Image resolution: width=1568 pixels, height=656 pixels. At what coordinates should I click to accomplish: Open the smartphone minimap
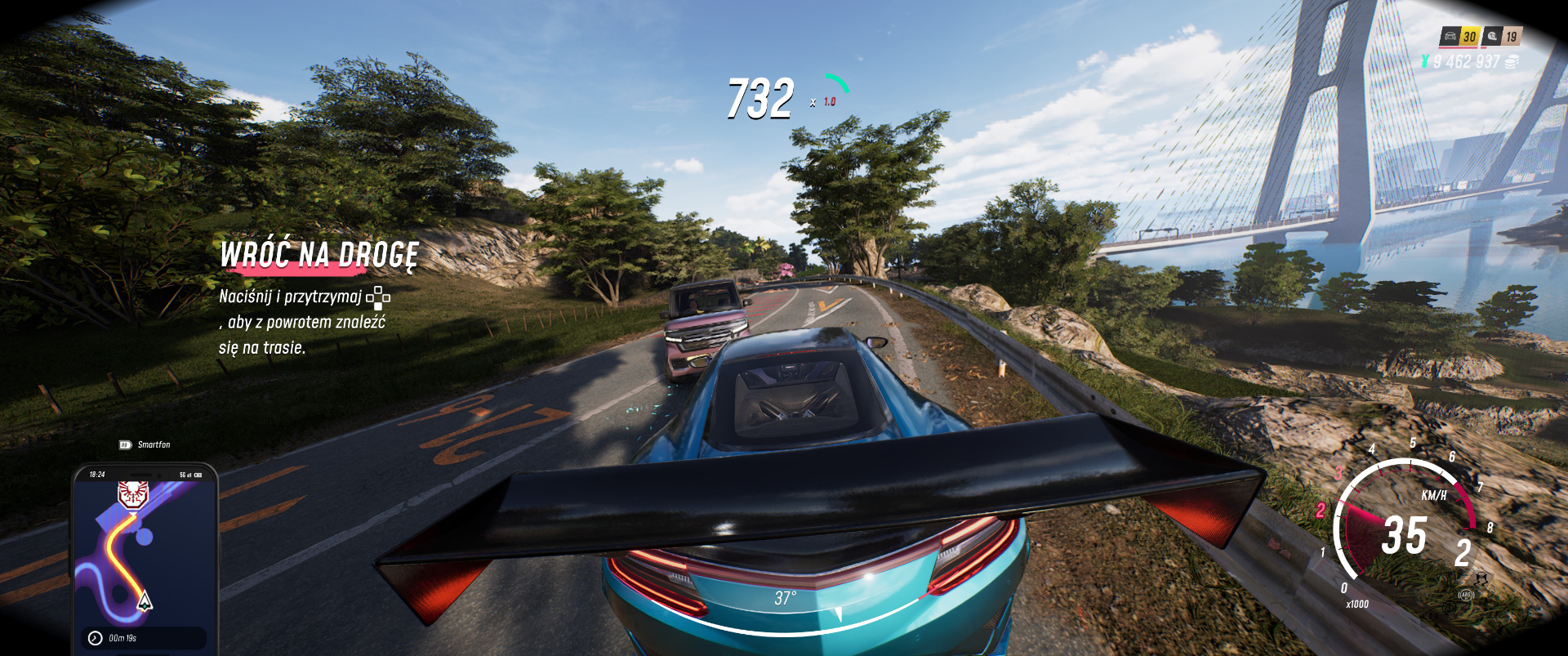[145, 556]
